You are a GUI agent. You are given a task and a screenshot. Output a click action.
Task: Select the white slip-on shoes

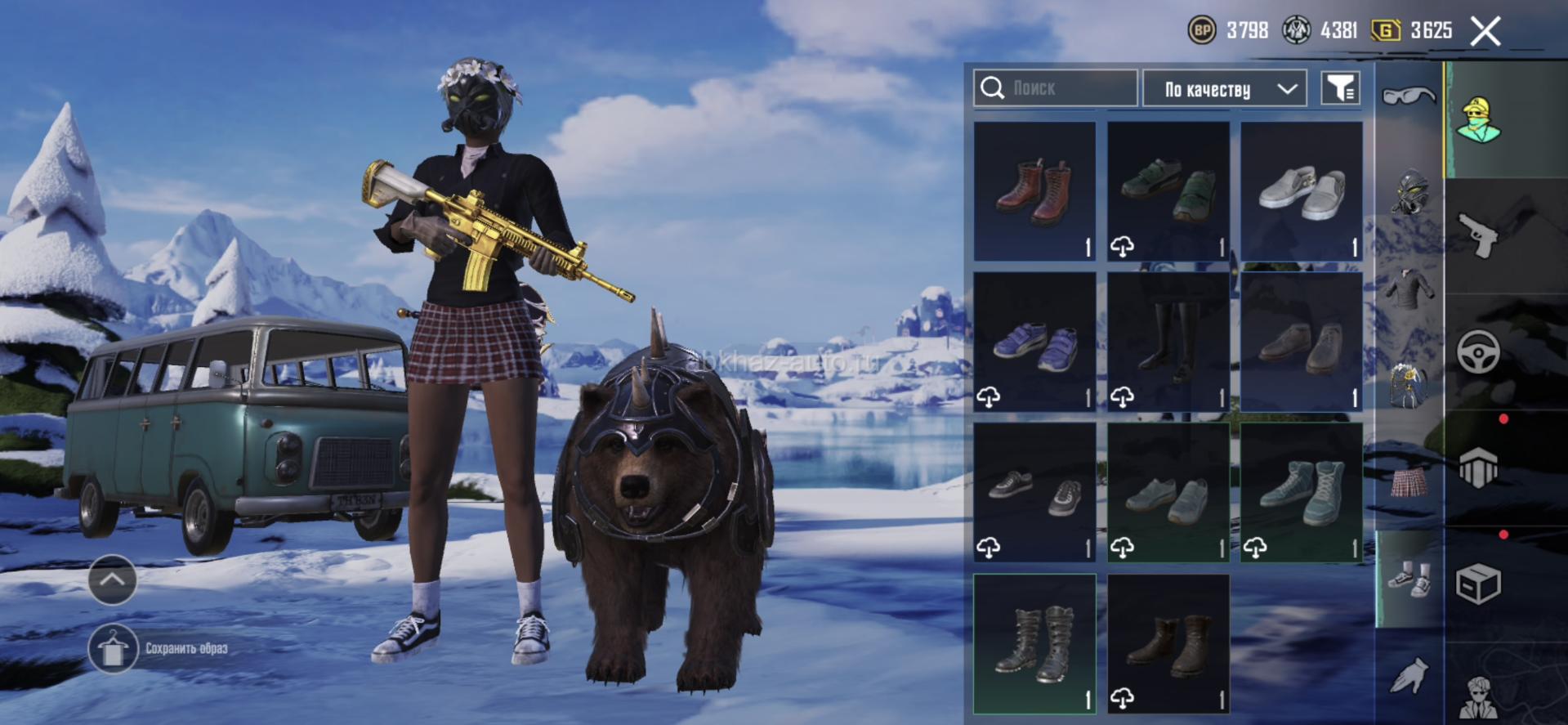point(1301,191)
